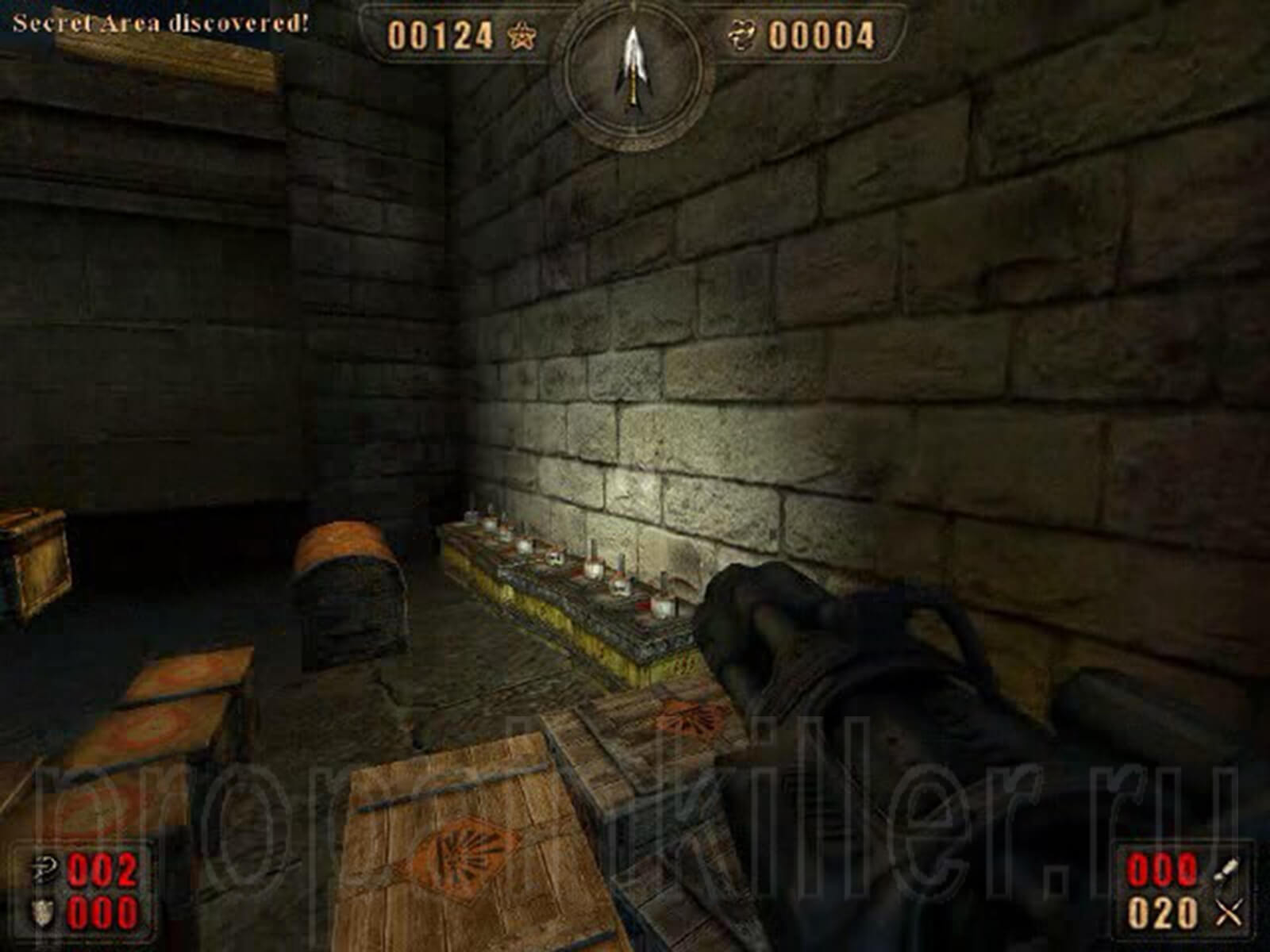Expand the left armor status panel
The width and height of the screenshot is (1270, 952).
(x=83, y=890)
